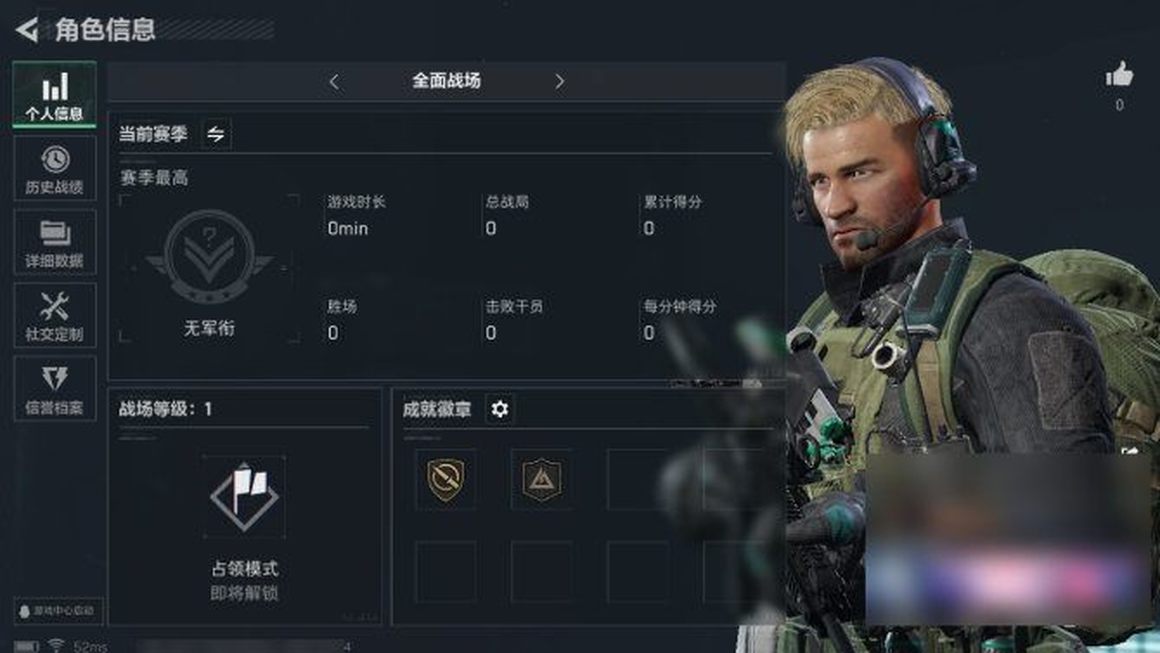The width and height of the screenshot is (1160, 653).
Task: Select the gold shield achievement badge
Action: (445, 480)
